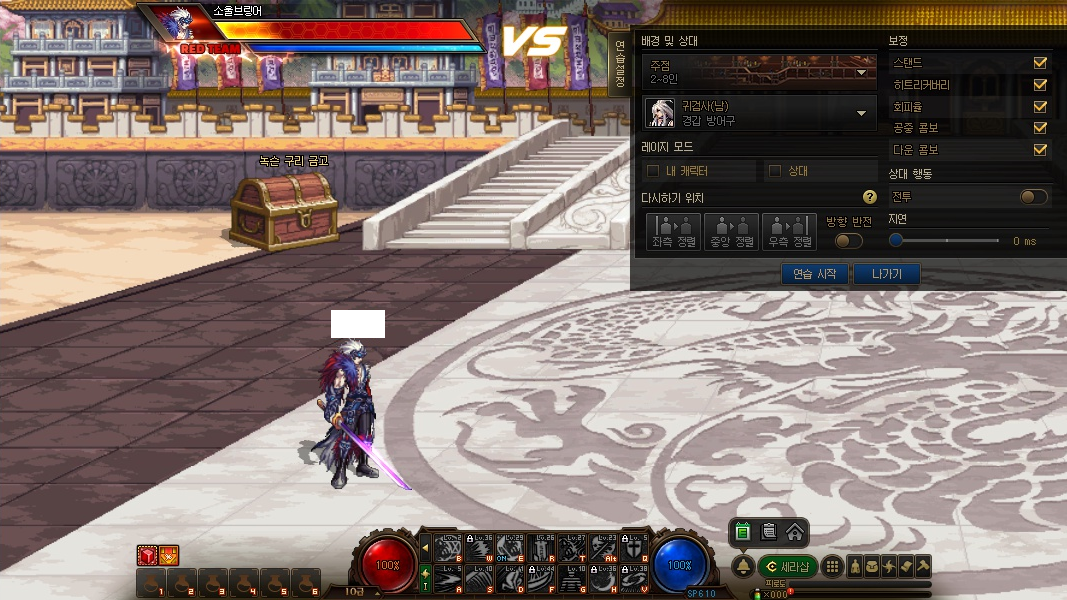Choose 중앙 정렬 restart position

coord(731,230)
